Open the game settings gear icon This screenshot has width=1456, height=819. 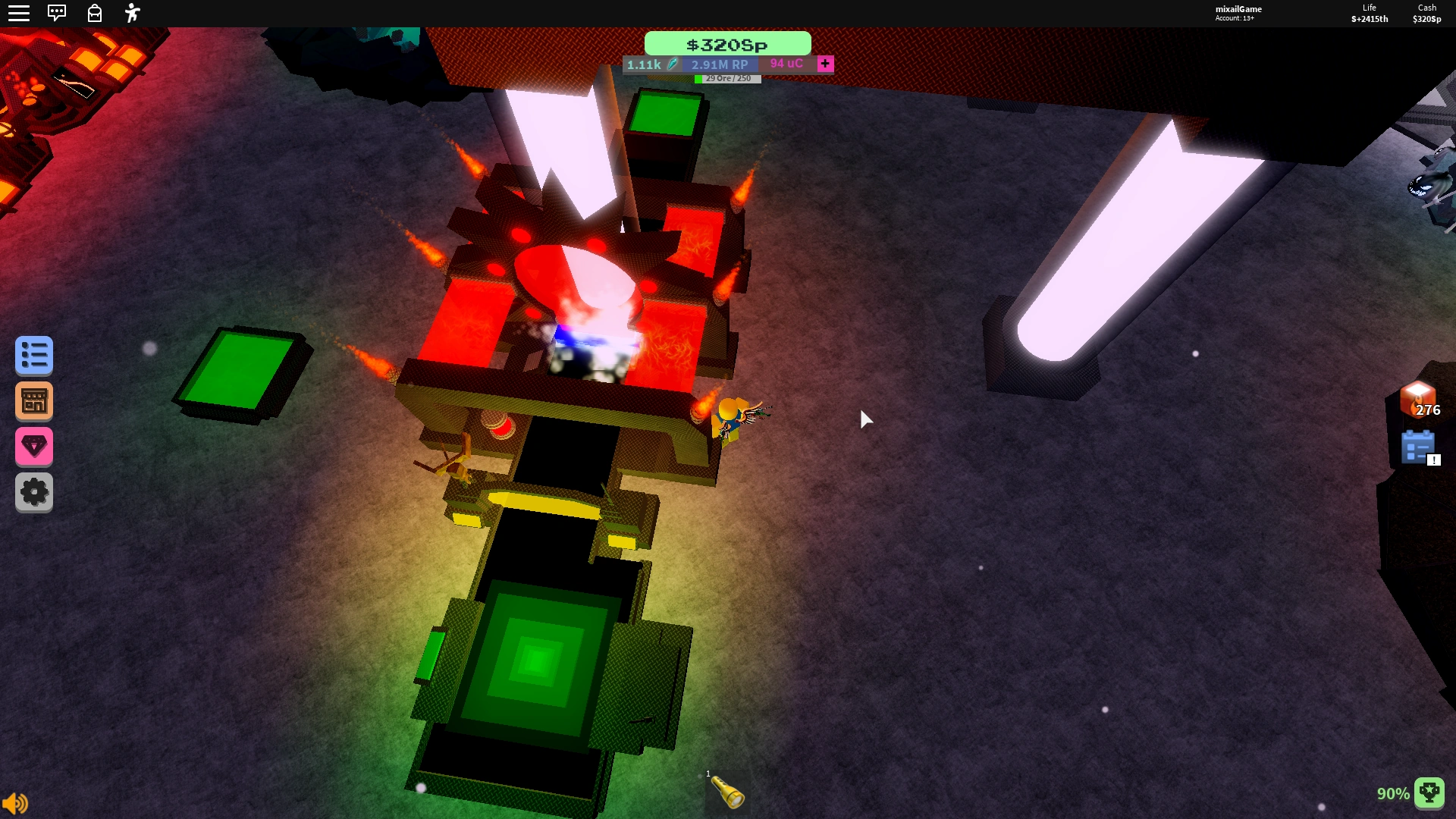click(x=33, y=491)
